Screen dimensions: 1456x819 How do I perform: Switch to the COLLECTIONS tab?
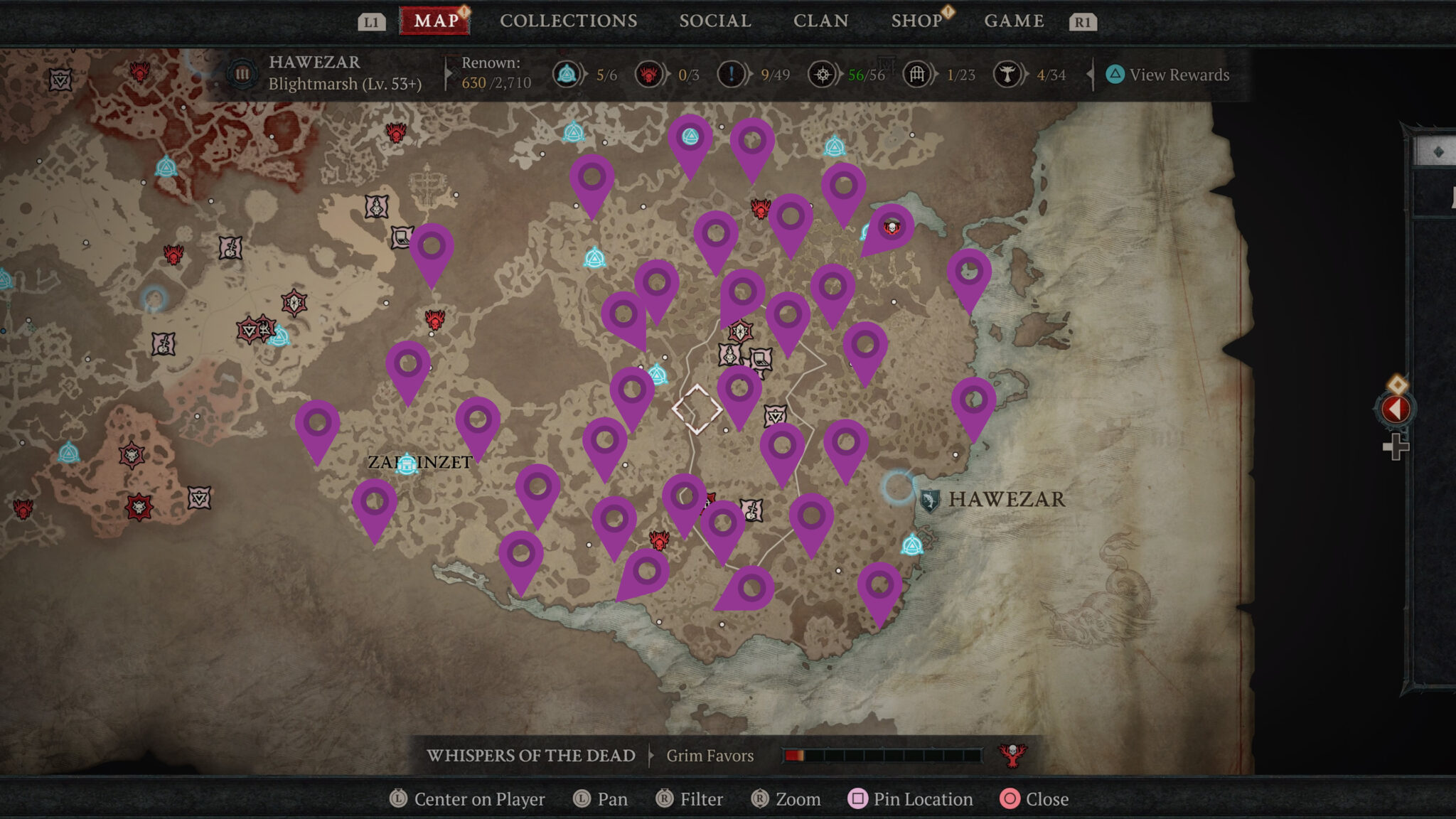tap(568, 21)
